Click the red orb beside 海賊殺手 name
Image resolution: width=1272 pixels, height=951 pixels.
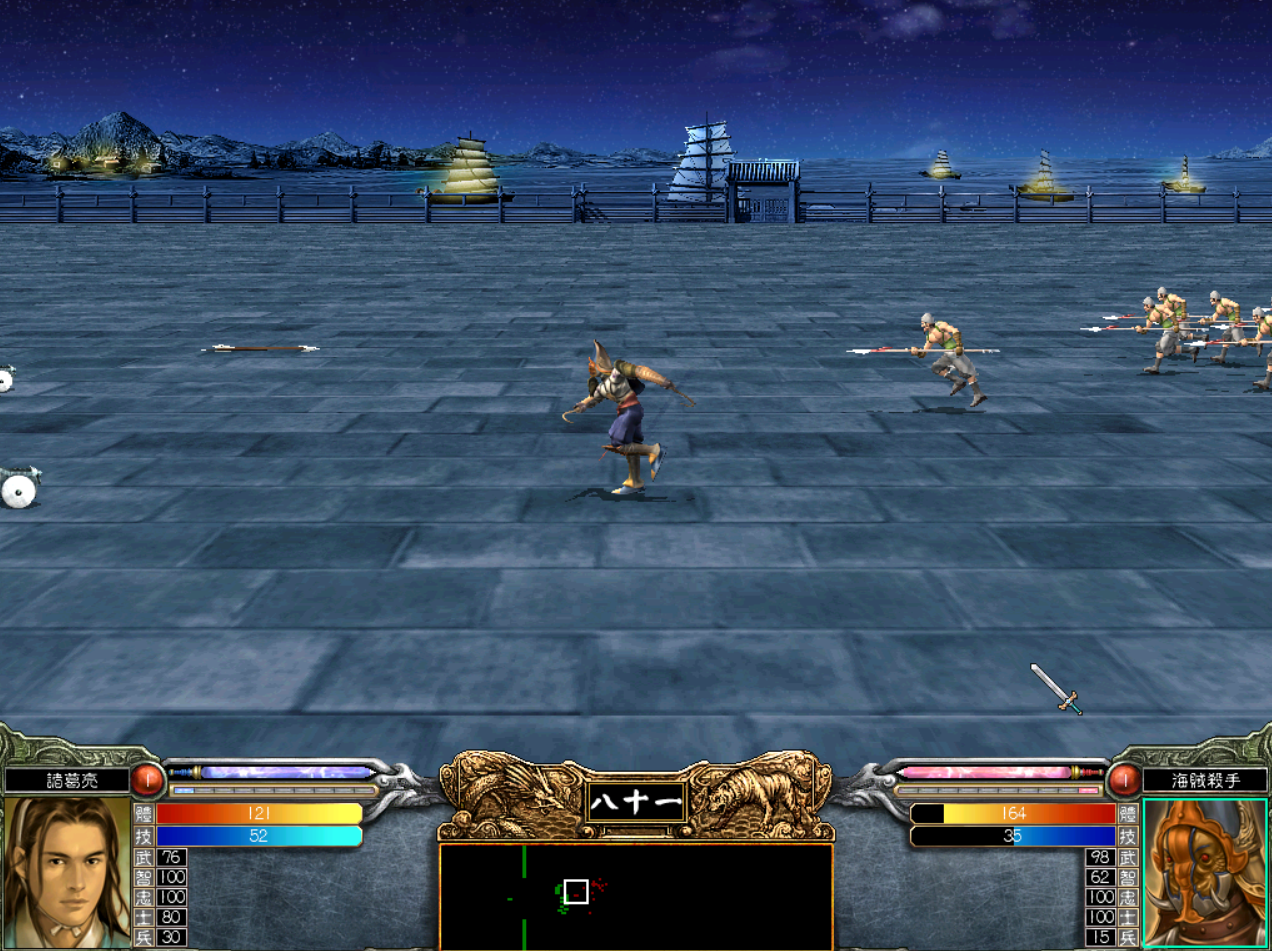pyautogui.click(x=1123, y=779)
